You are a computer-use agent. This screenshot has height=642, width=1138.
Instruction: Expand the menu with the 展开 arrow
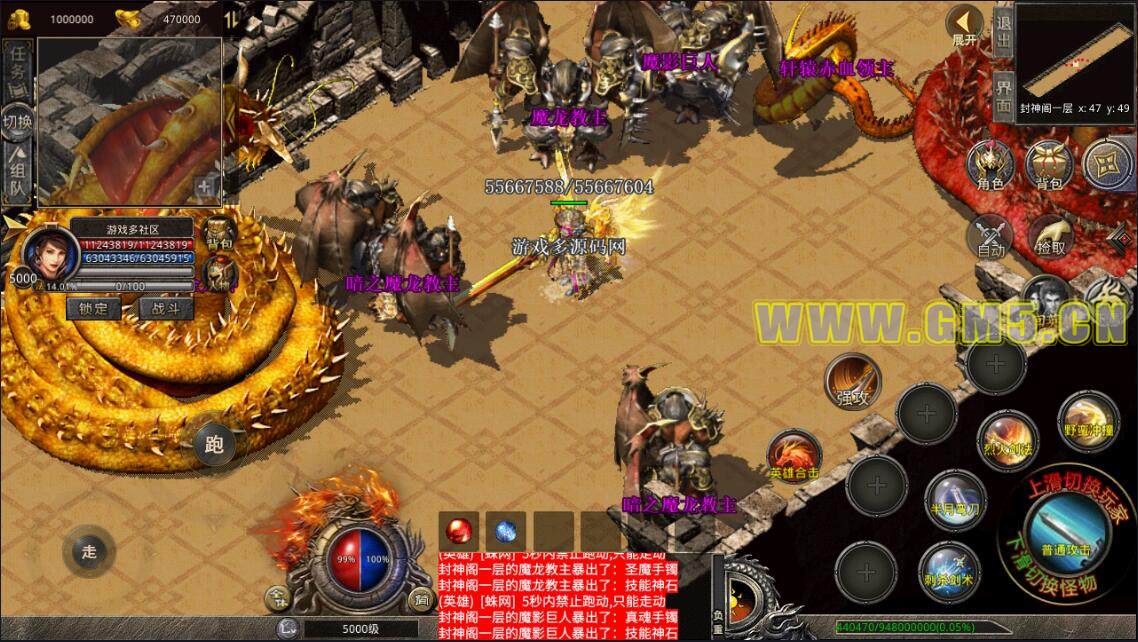pos(964,24)
